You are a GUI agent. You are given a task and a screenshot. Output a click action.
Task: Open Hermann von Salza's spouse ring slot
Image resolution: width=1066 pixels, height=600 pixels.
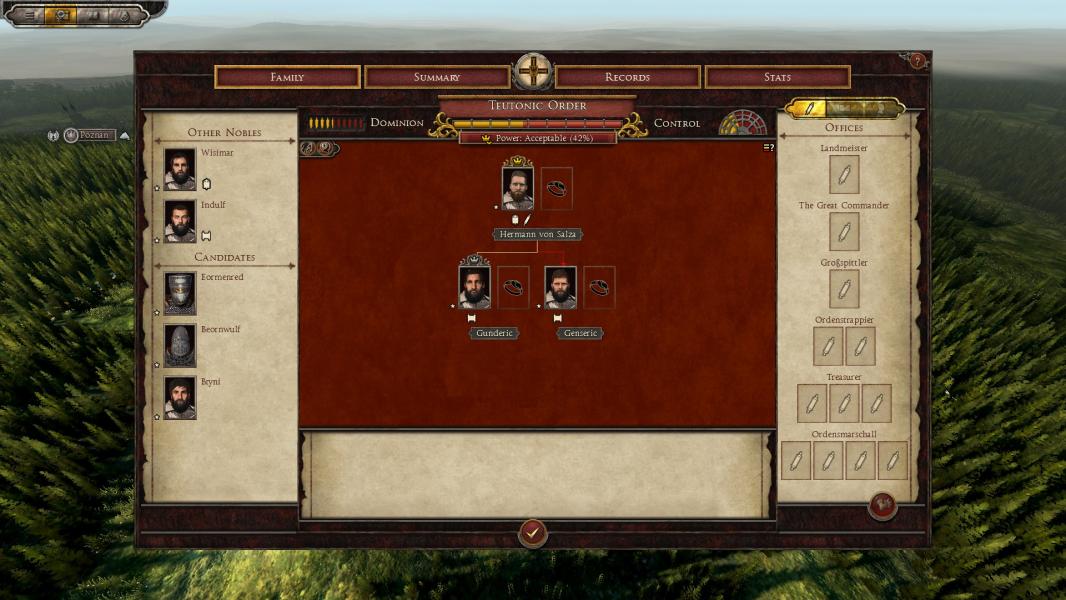tap(557, 188)
